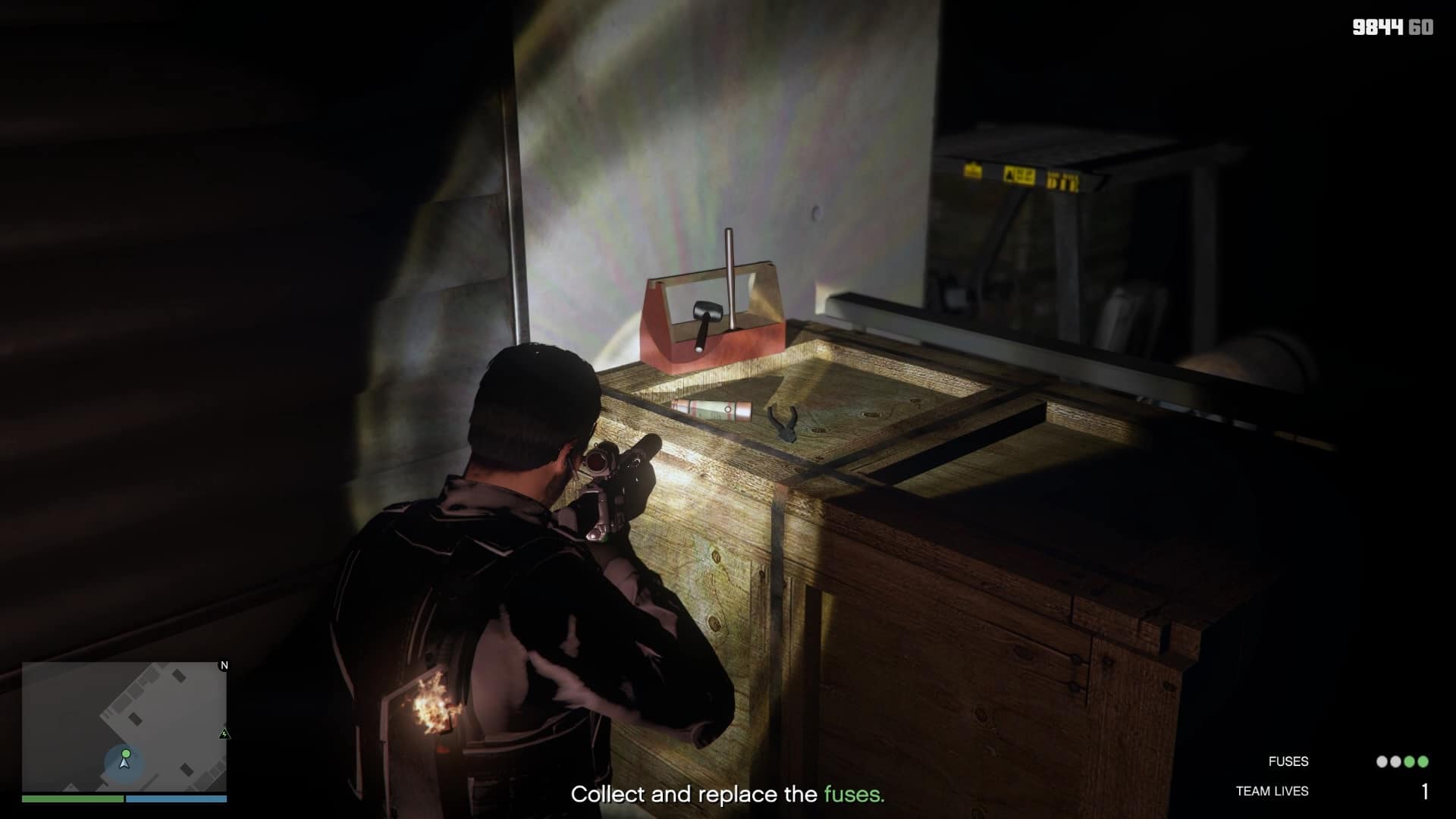Toggle the first grey fuse indicator dot
Screen dimensions: 1456x819
pos(1382,761)
